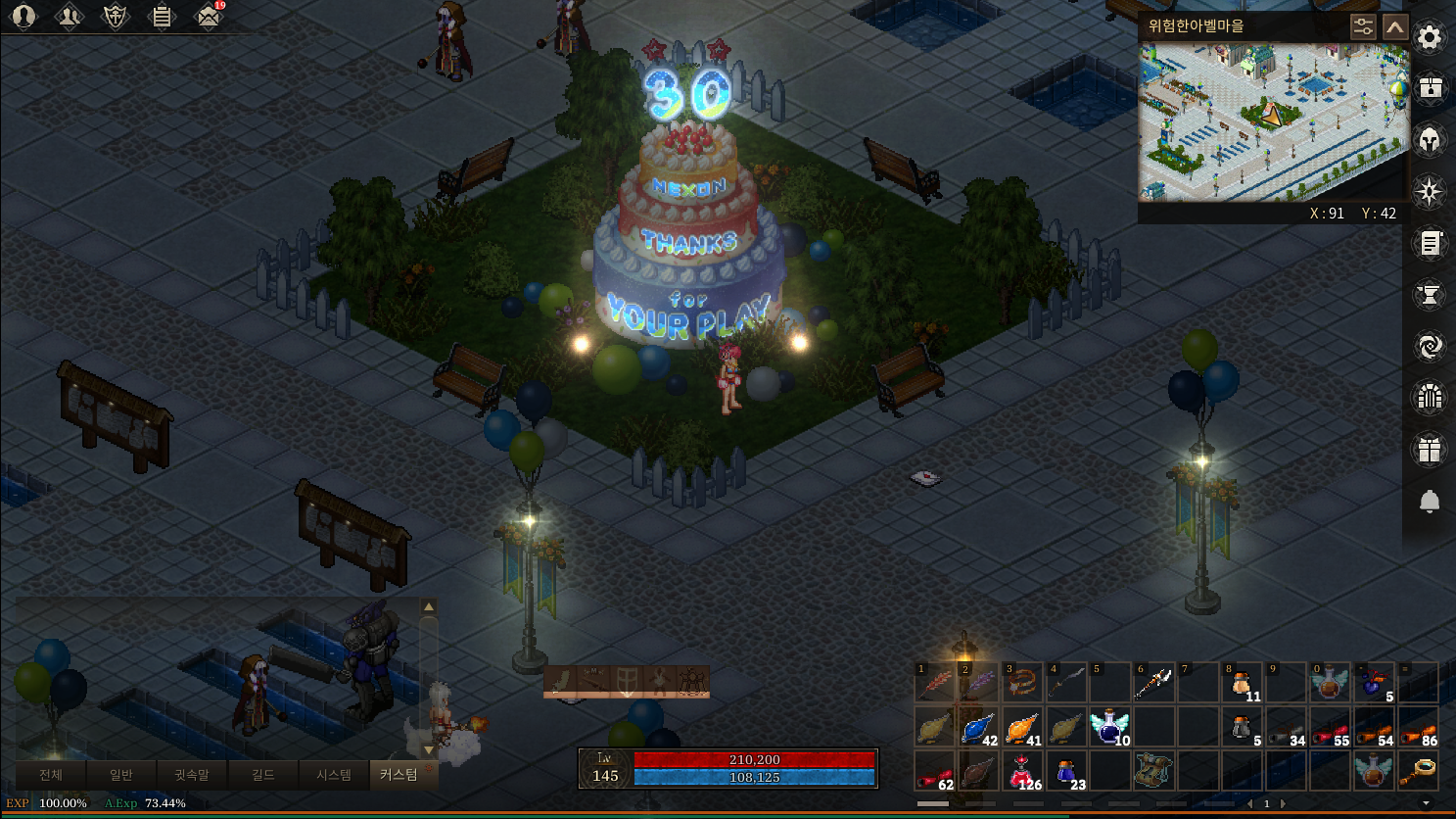1456x819 pixels.
Task: Click the town minimap
Action: click(x=1273, y=122)
